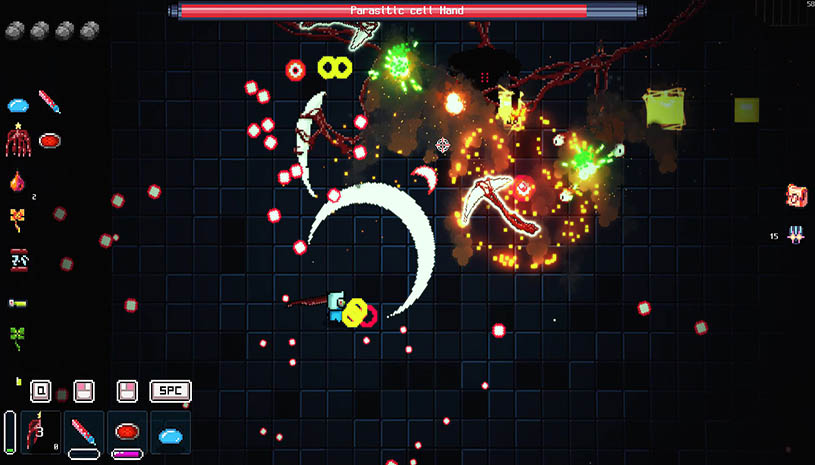Inspect the green clover item icon
This screenshot has width=815, height=465.
(x=17, y=337)
